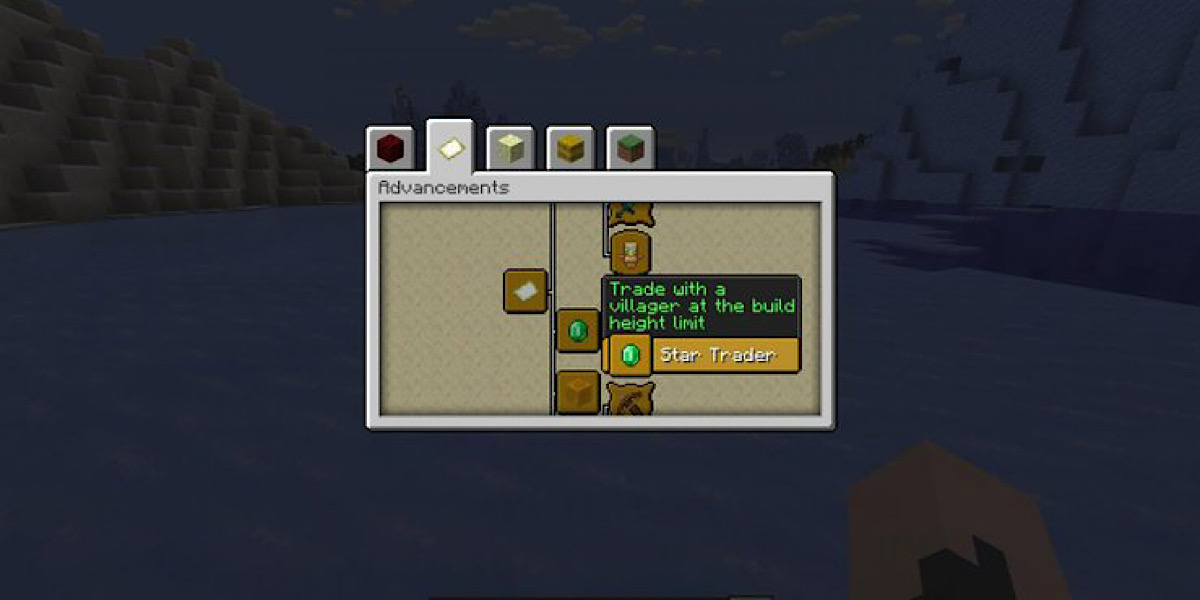Switch to the hay bale Husbandry tab
The image size is (1200, 600).
pyautogui.click(x=570, y=150)
